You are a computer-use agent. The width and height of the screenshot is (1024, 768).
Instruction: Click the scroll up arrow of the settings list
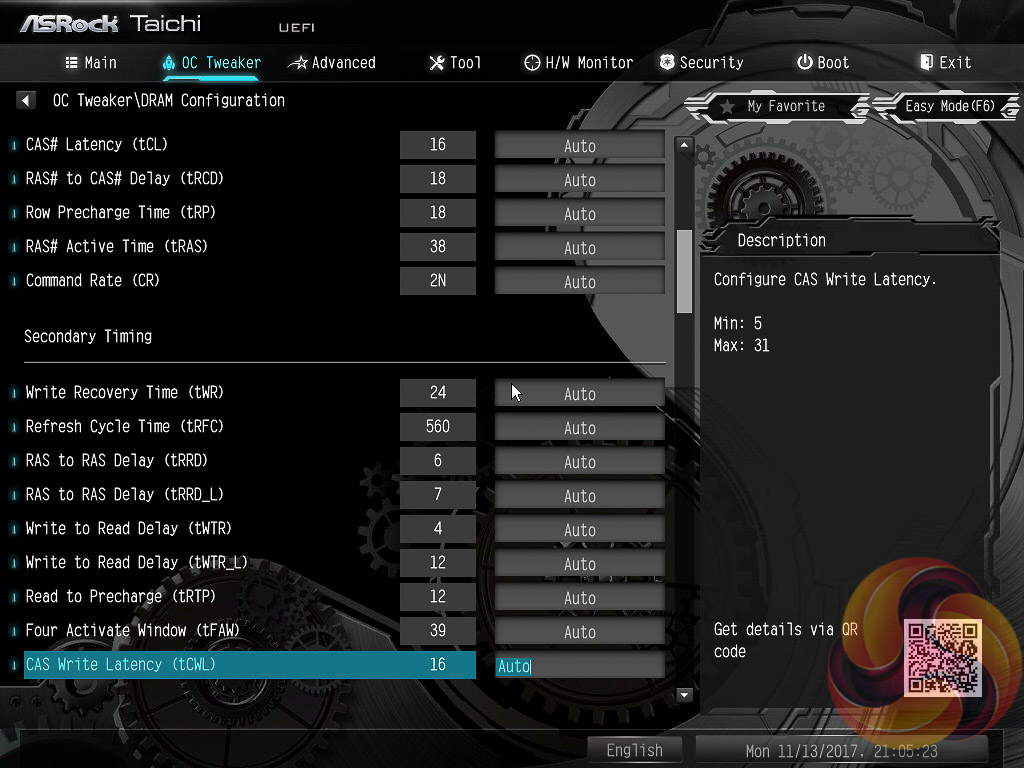tap(685, 145)
